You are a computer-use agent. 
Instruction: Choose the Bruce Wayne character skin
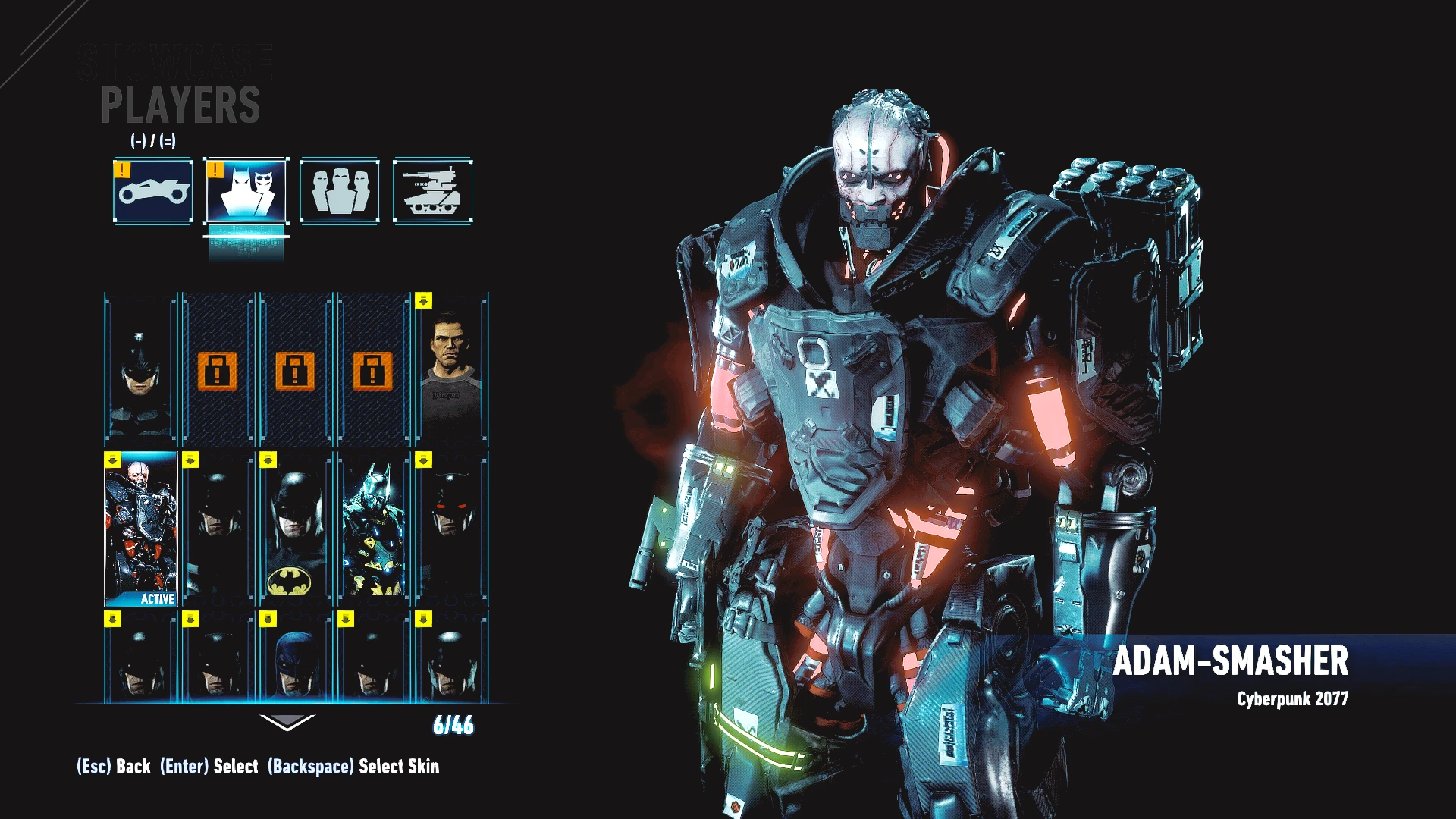coord(452,369)
